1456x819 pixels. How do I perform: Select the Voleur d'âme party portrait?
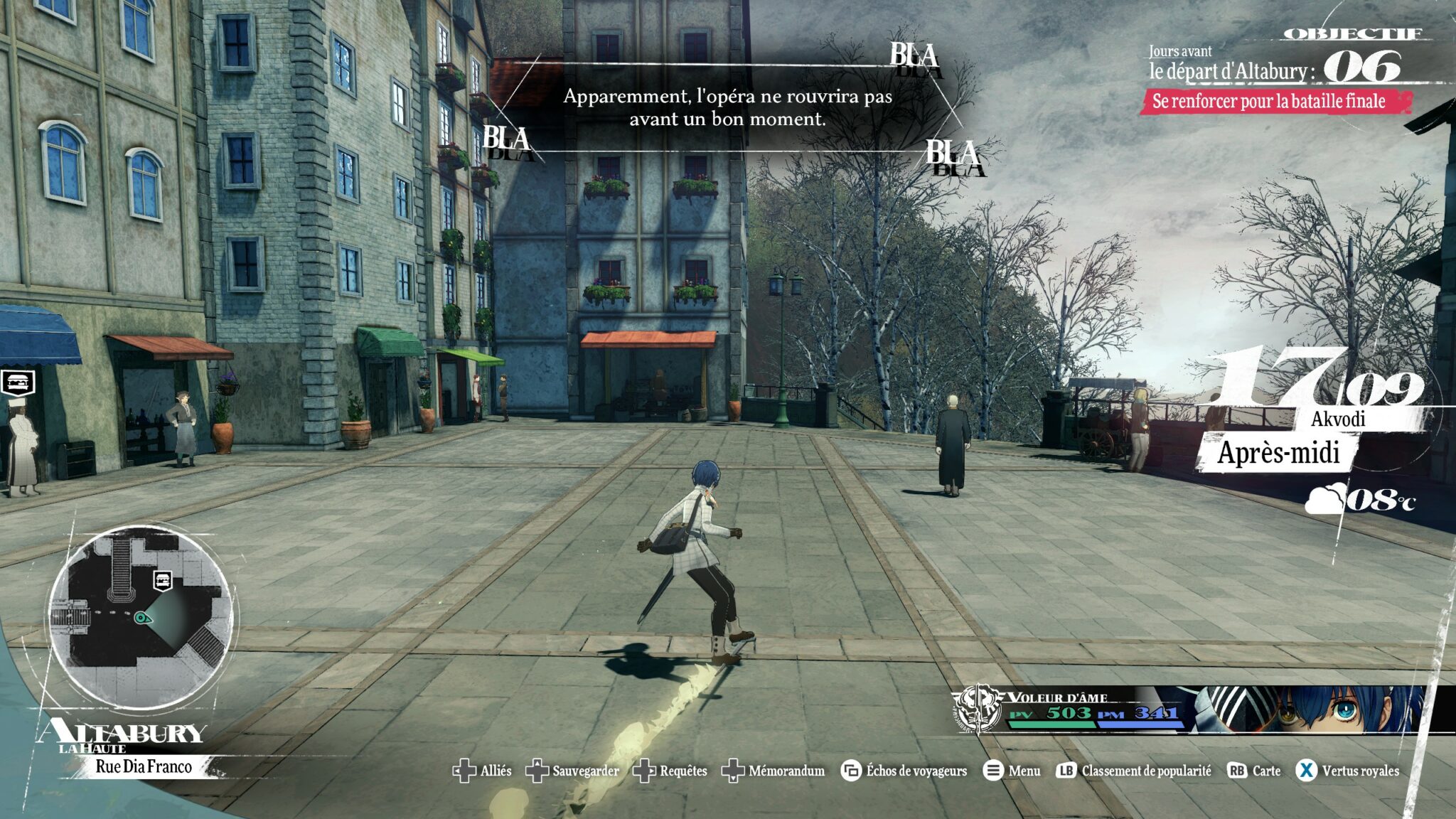pos(1322,709)
